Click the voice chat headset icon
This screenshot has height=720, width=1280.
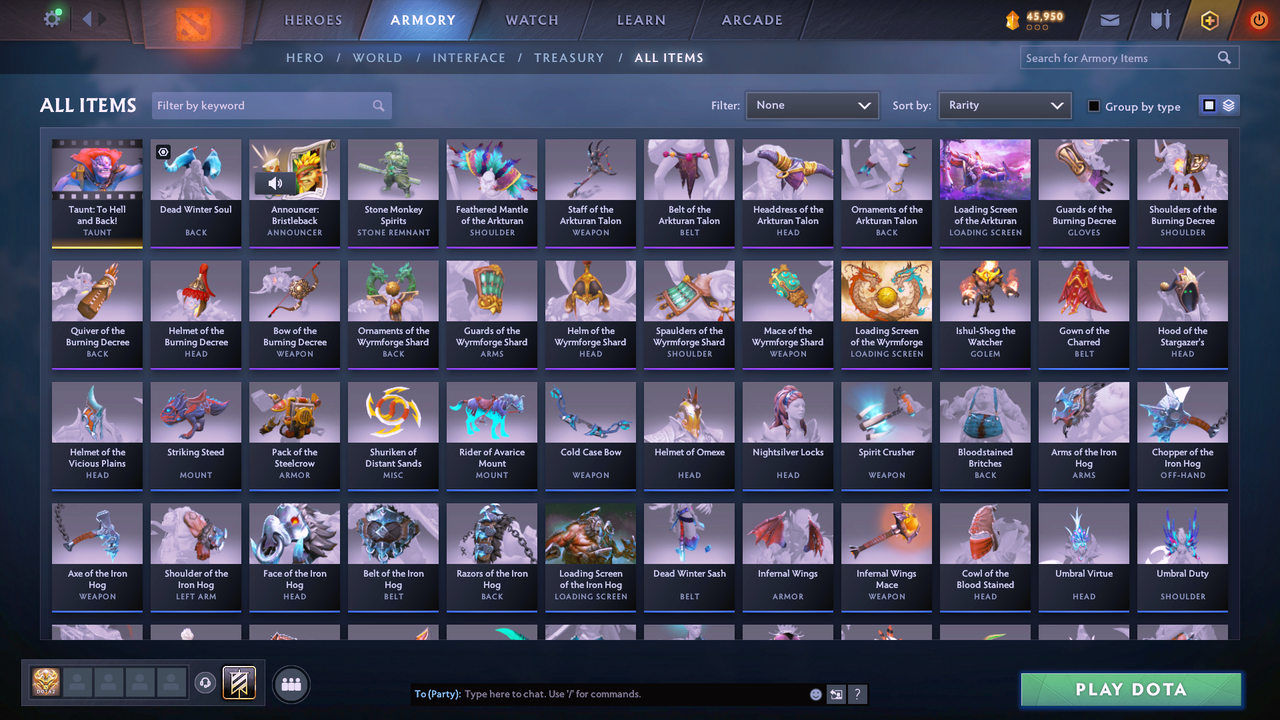(x=207, y=683)
